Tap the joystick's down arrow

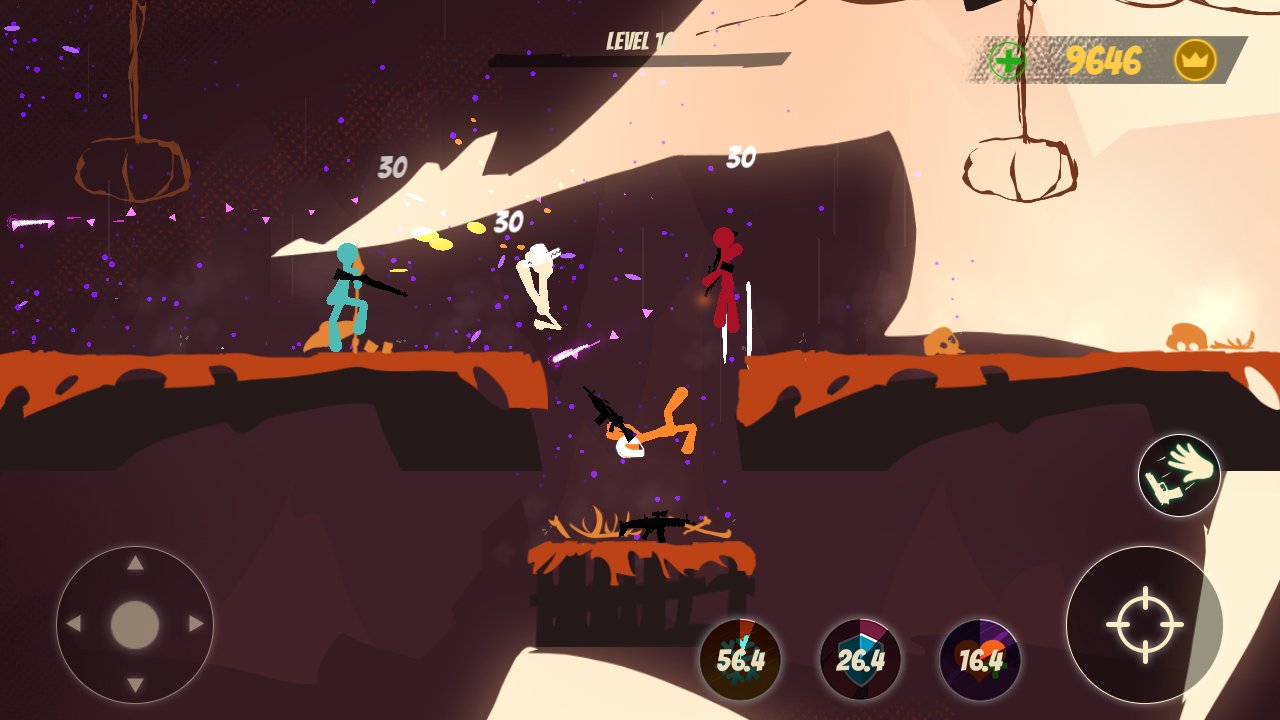pos(135,686)
